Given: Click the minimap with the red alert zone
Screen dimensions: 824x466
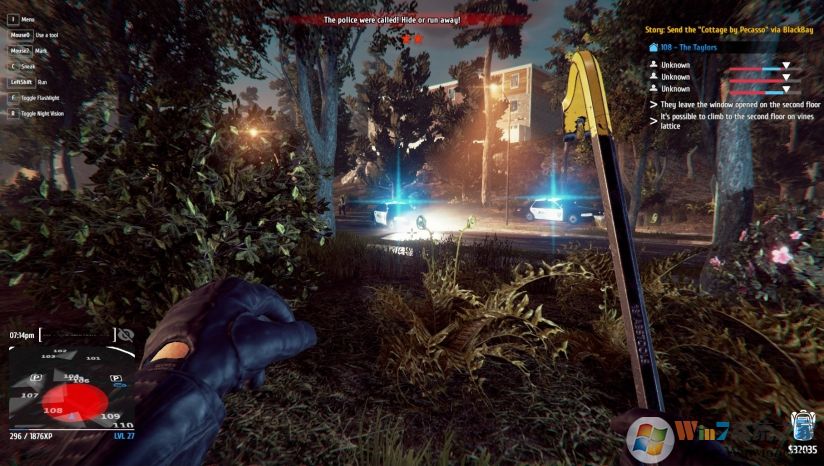Looking at the screenshot, I should pos(68,390).
